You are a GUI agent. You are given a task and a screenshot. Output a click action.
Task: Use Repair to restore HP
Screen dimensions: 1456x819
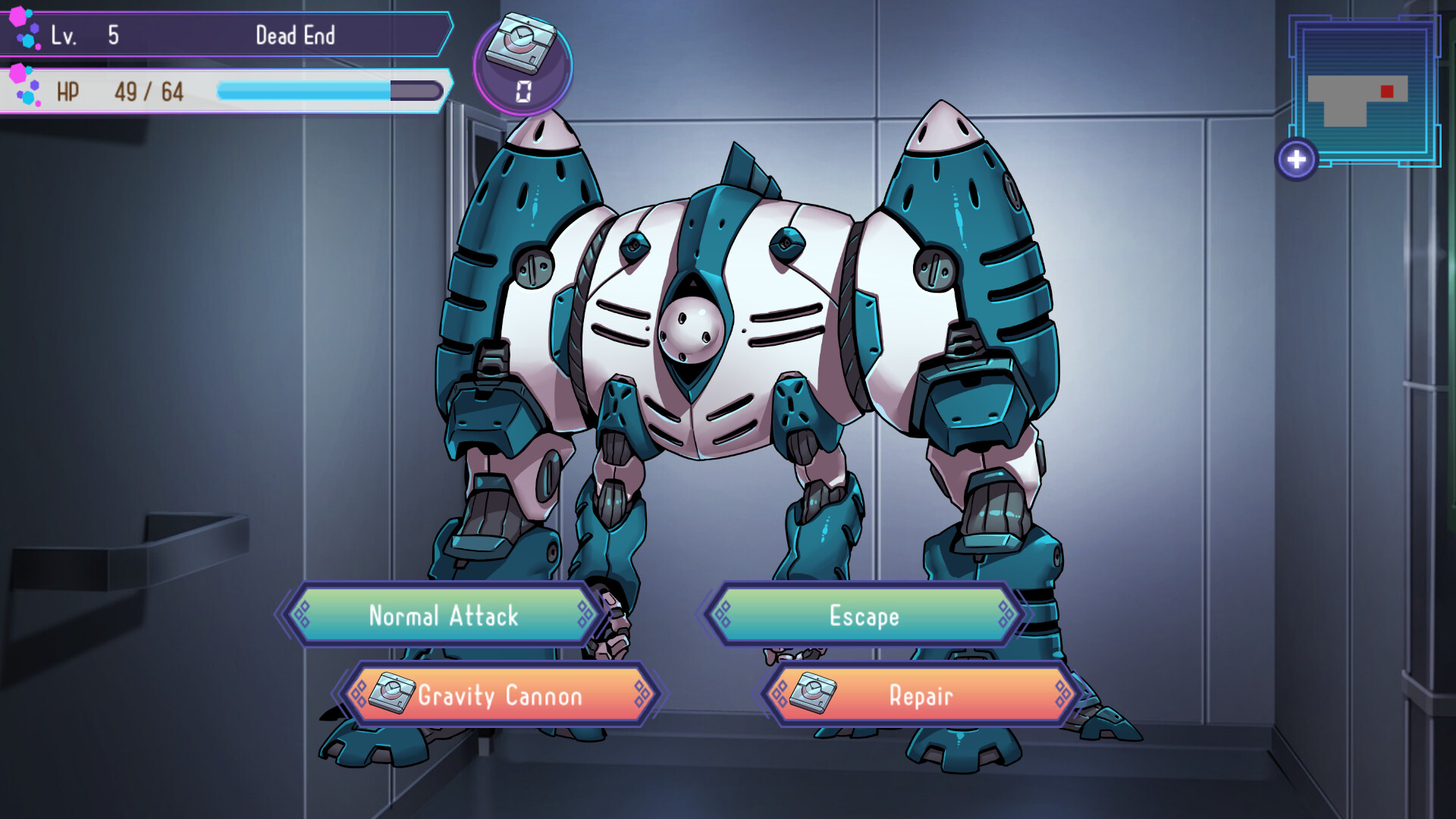point(921,695)
